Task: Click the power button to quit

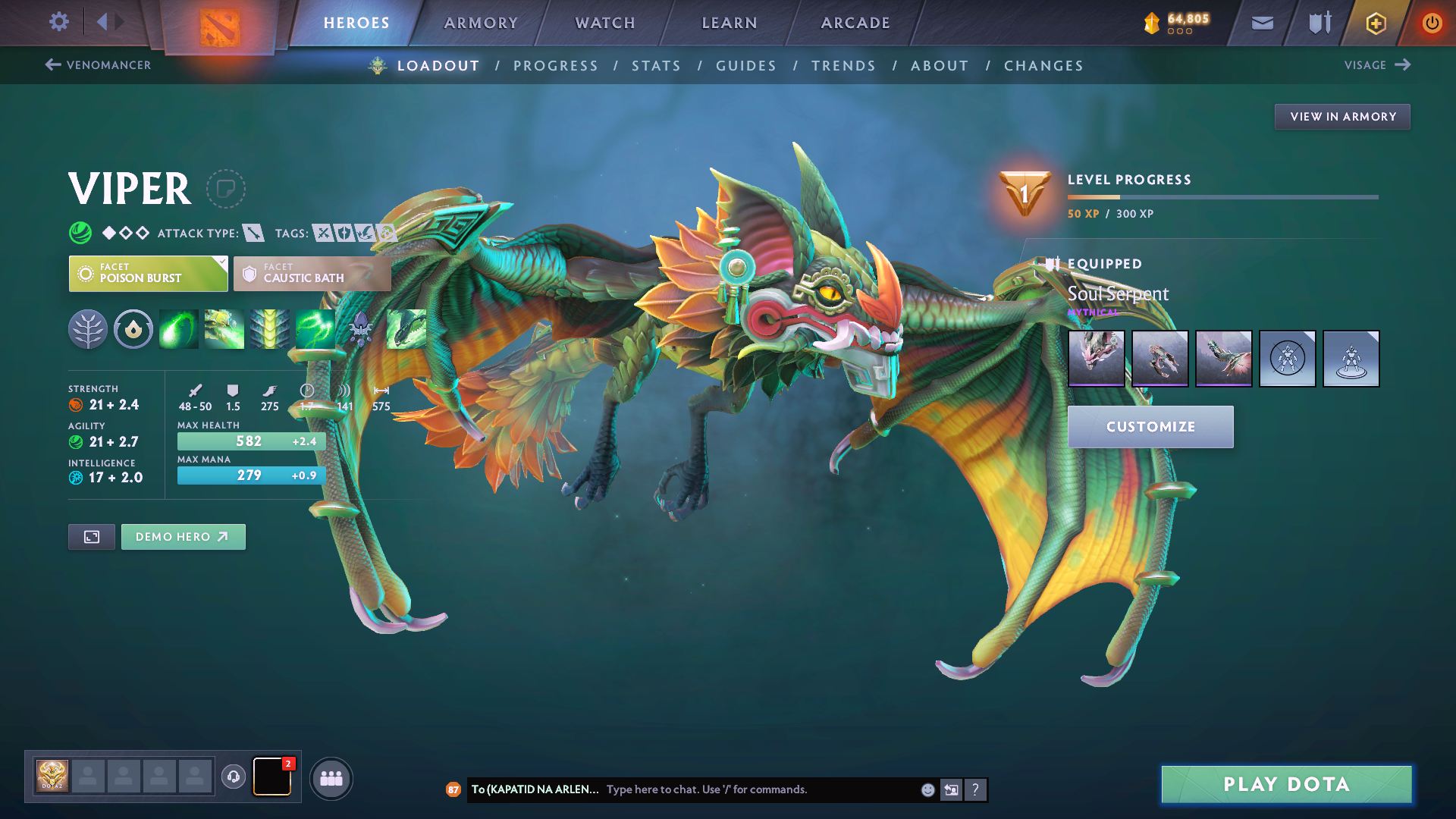Action: (x=1432, y=23)
